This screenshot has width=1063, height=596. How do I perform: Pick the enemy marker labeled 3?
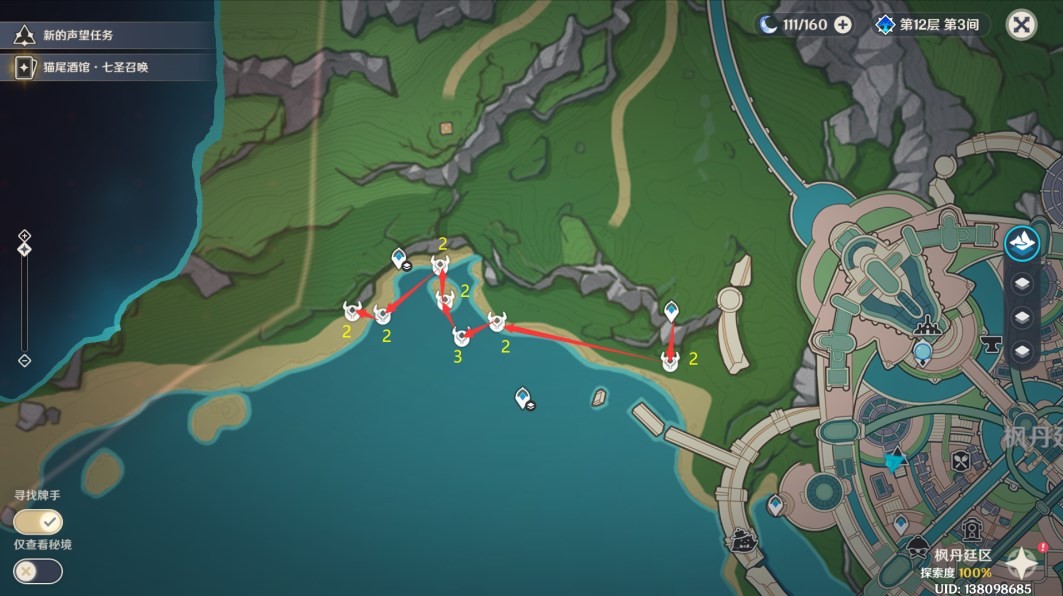(461, 337)
